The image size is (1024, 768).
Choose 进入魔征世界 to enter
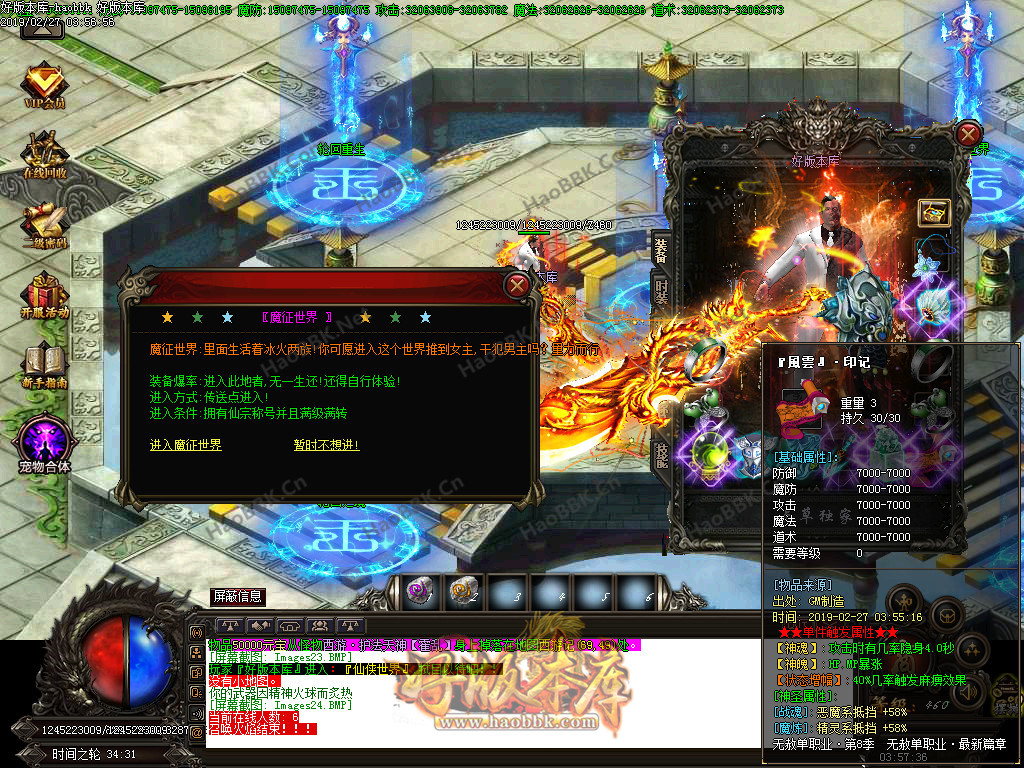pos(186,445)
